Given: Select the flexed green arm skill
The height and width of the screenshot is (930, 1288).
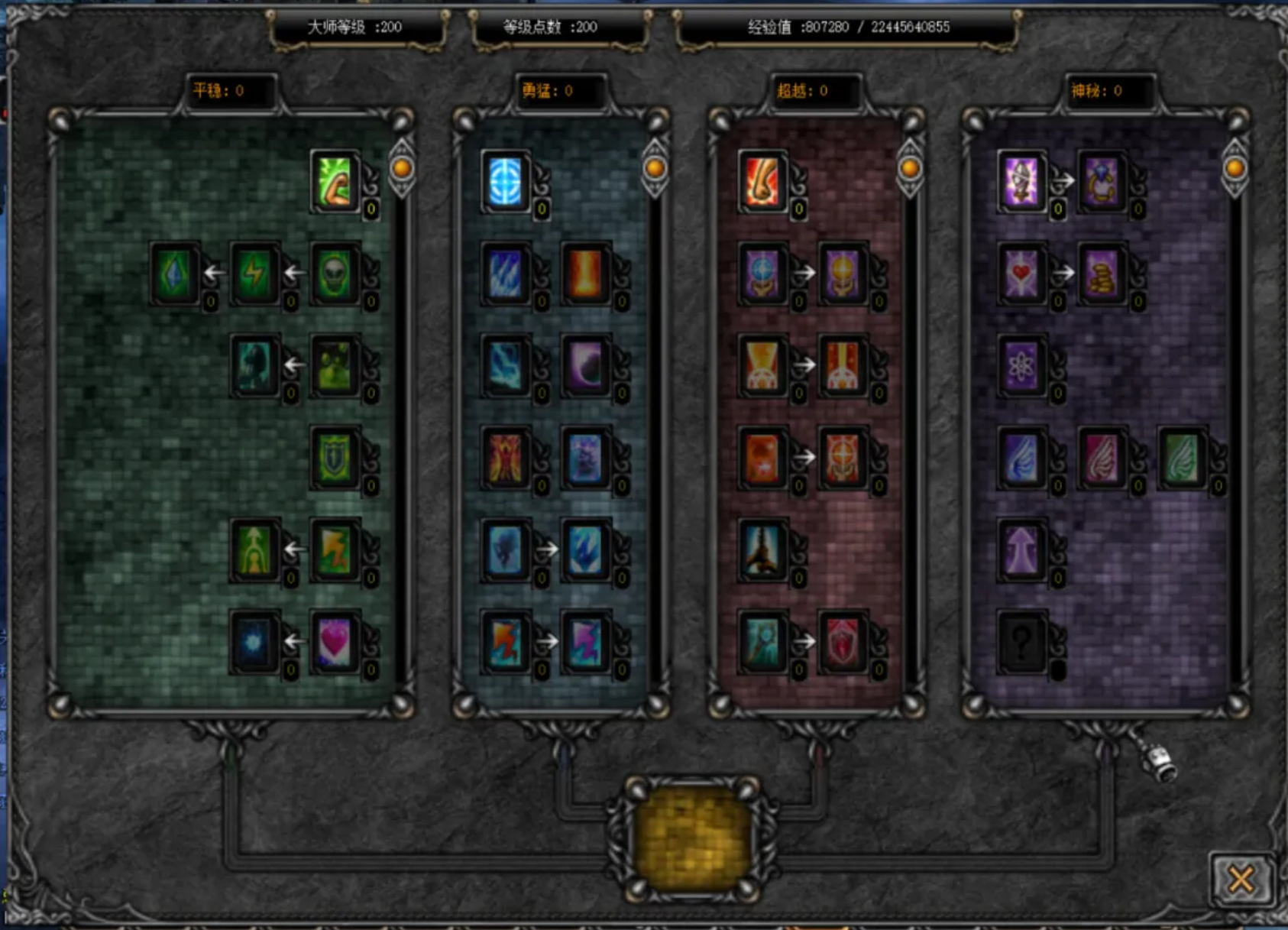Looking at the screenshot, I should pyautogui.click(x=335, y=182).
